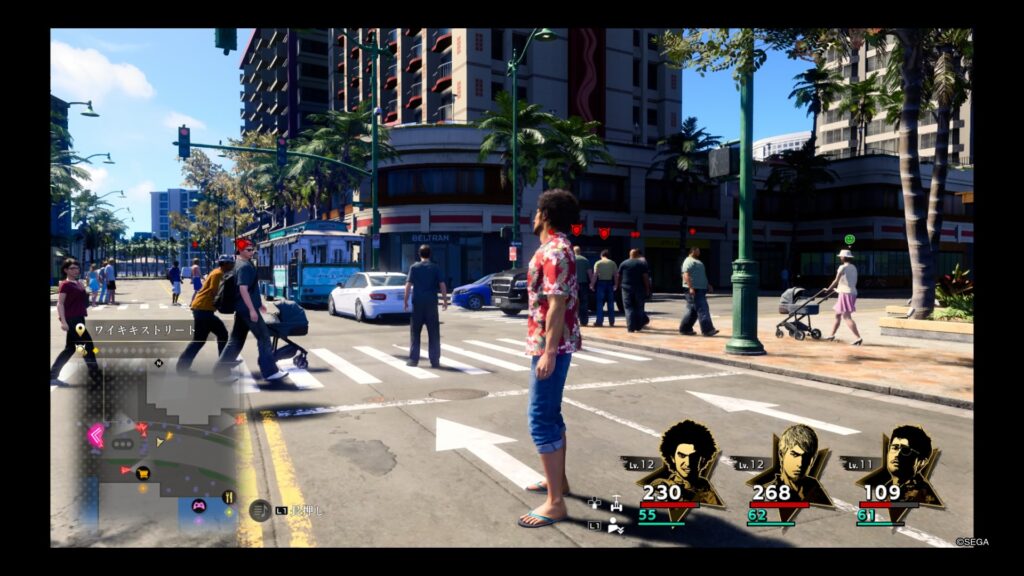
Task: Click the waving person greeting icon
Action: click(x=616, y=526)
